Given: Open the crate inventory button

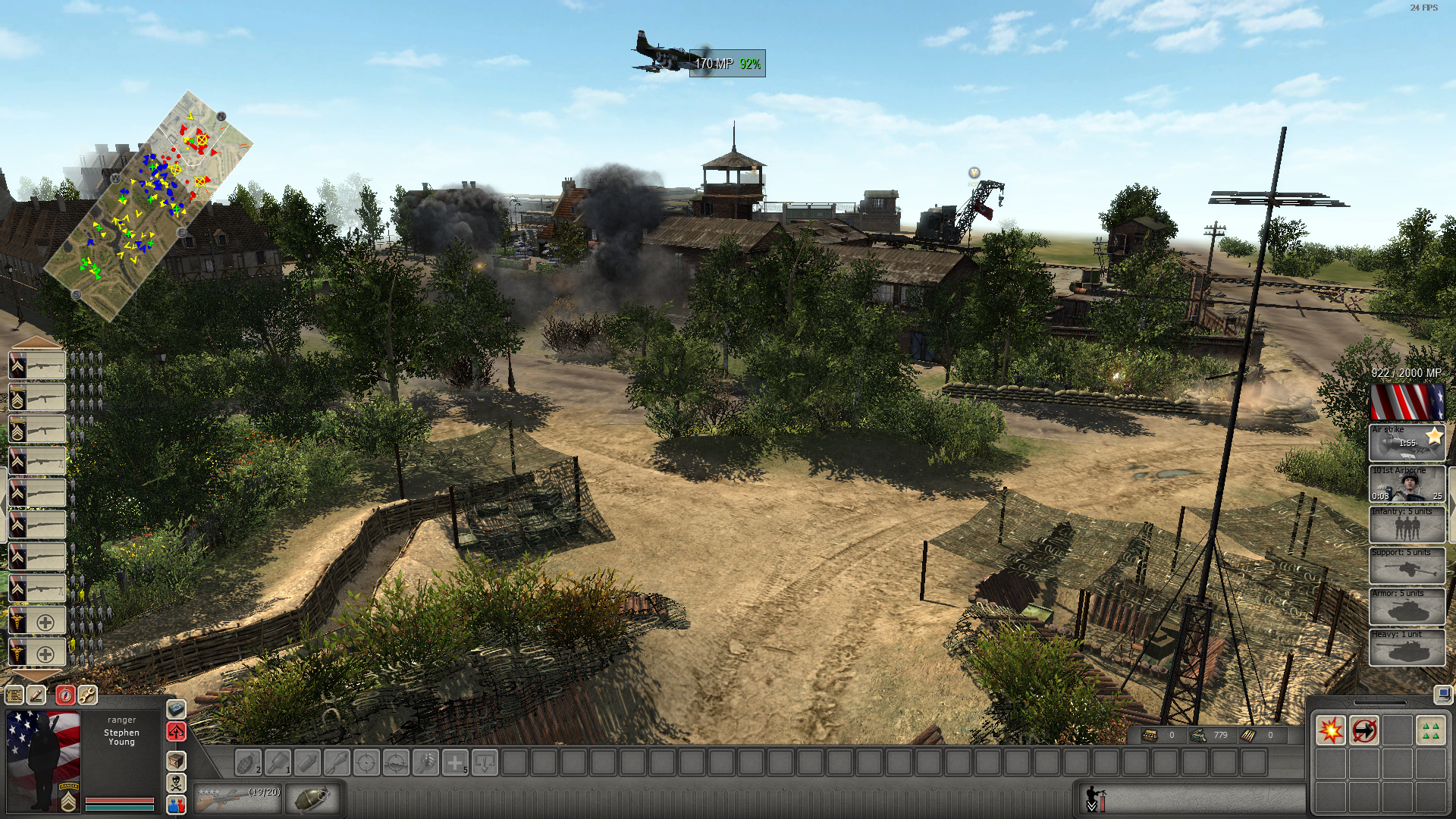Looking at the screenshot, I should (176, 761).
